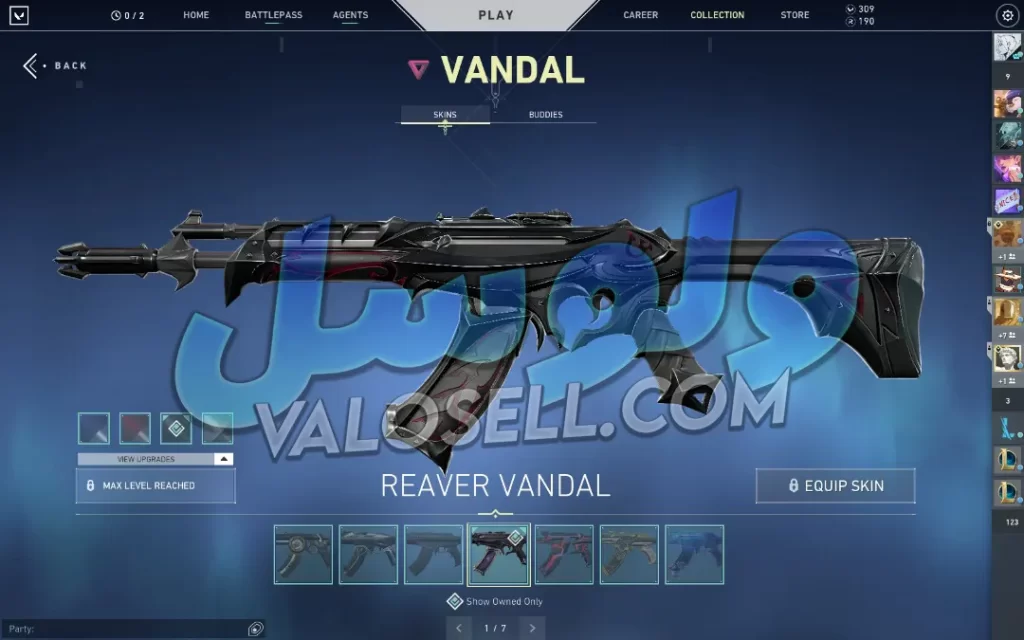Click the Valorant logo icon
The image size is (1024, 640).
pyautogui.click(x=18, y=15)
